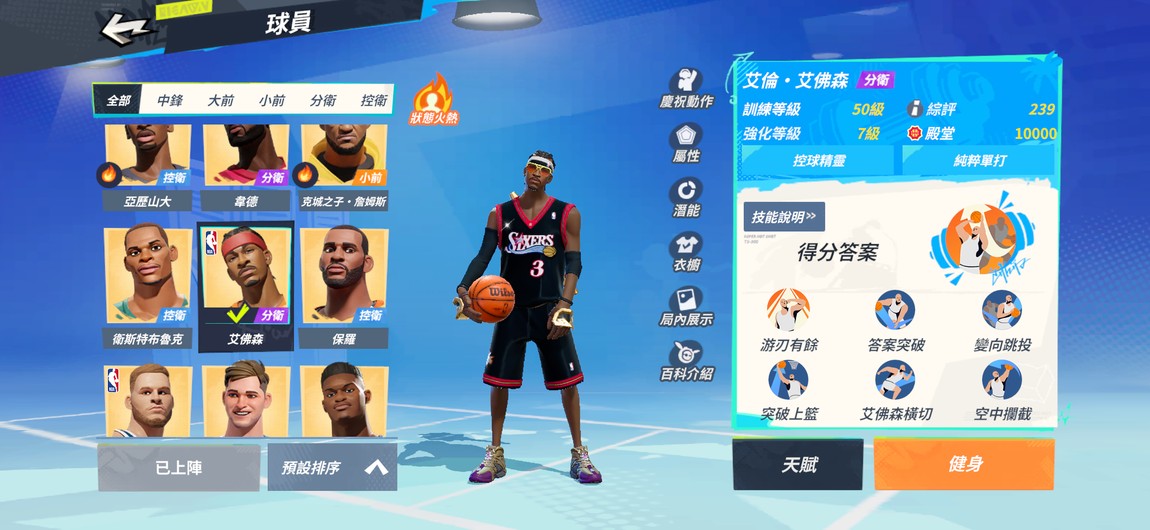Open the 衣櫥 wardrobe
The image size is (1150, 530).
[x=686, y=252]
